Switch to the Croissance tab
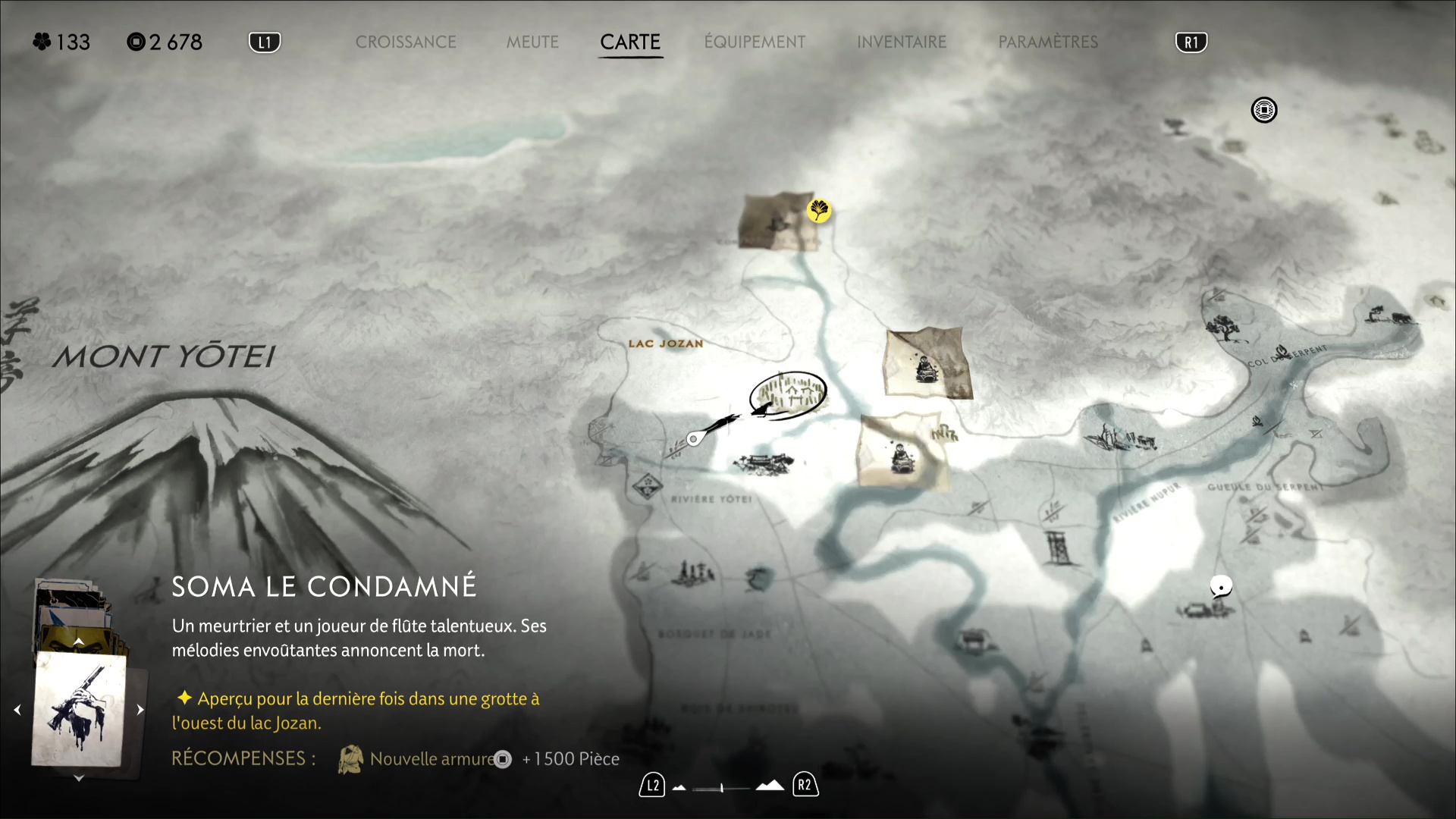Viewport: 1456px width, 819px height. pos(406,42)
